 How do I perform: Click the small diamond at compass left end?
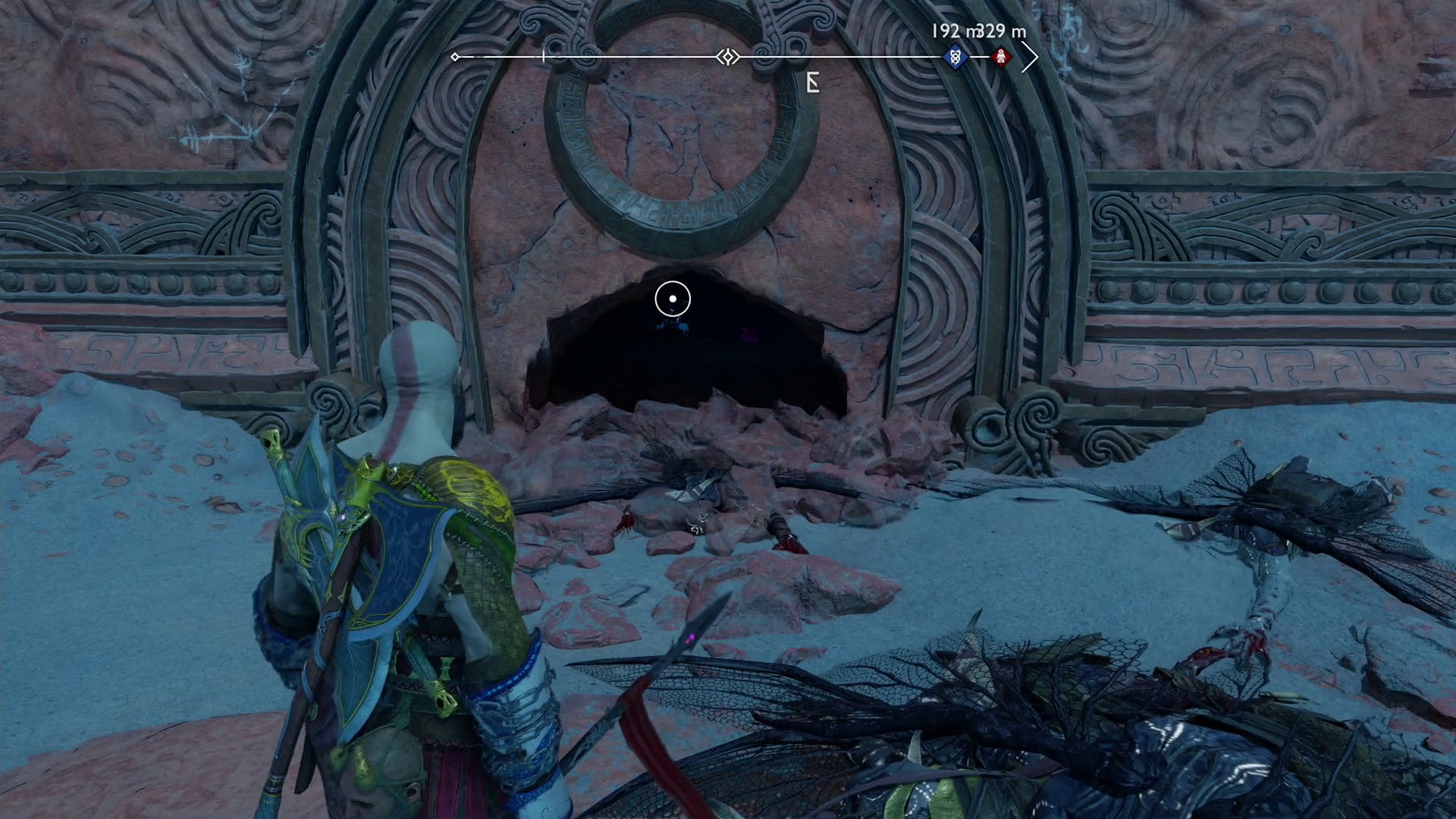[455, 55]
